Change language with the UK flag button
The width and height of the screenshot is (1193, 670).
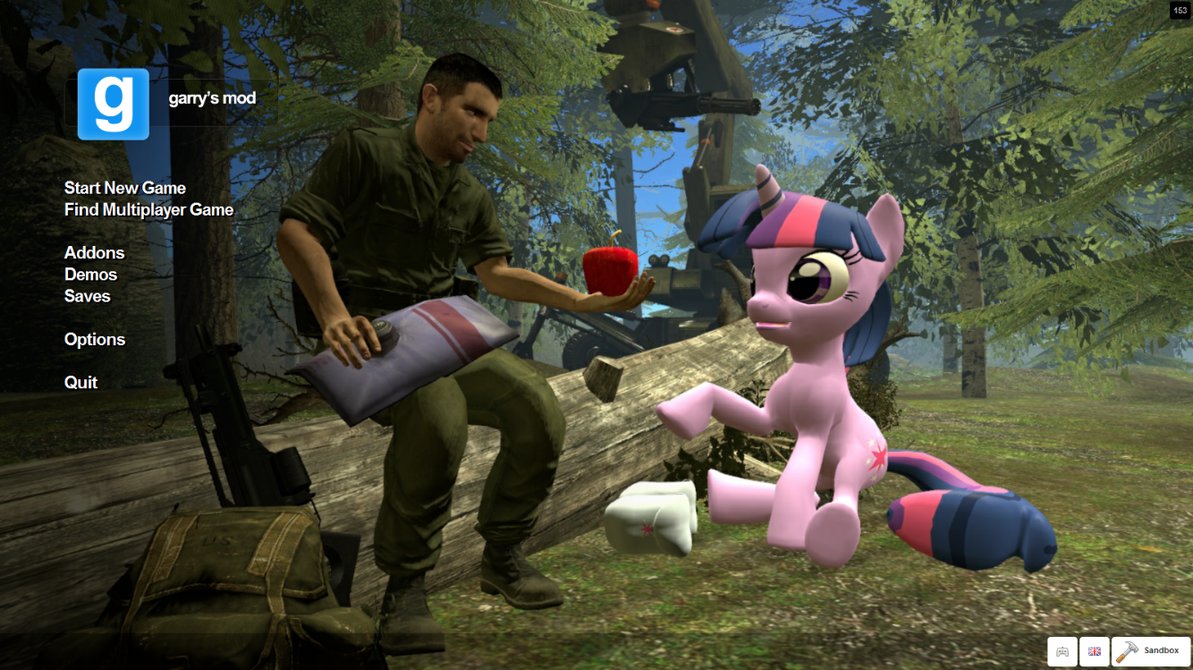(1094, 651)
